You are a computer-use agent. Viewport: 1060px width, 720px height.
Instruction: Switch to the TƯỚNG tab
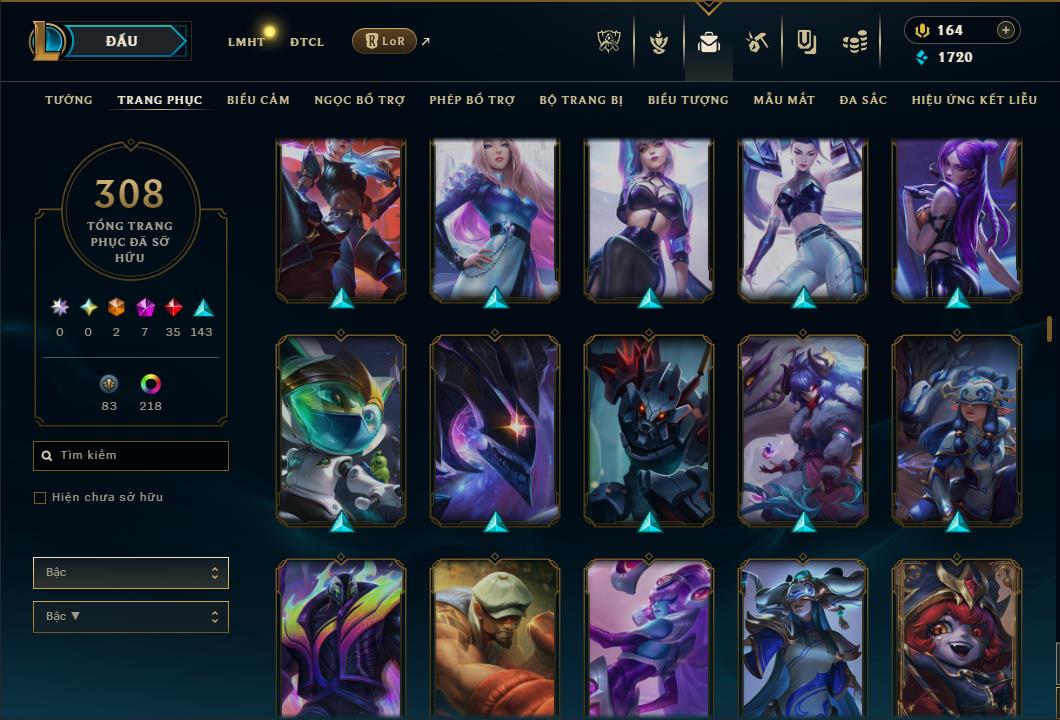[x=69, y=100]
